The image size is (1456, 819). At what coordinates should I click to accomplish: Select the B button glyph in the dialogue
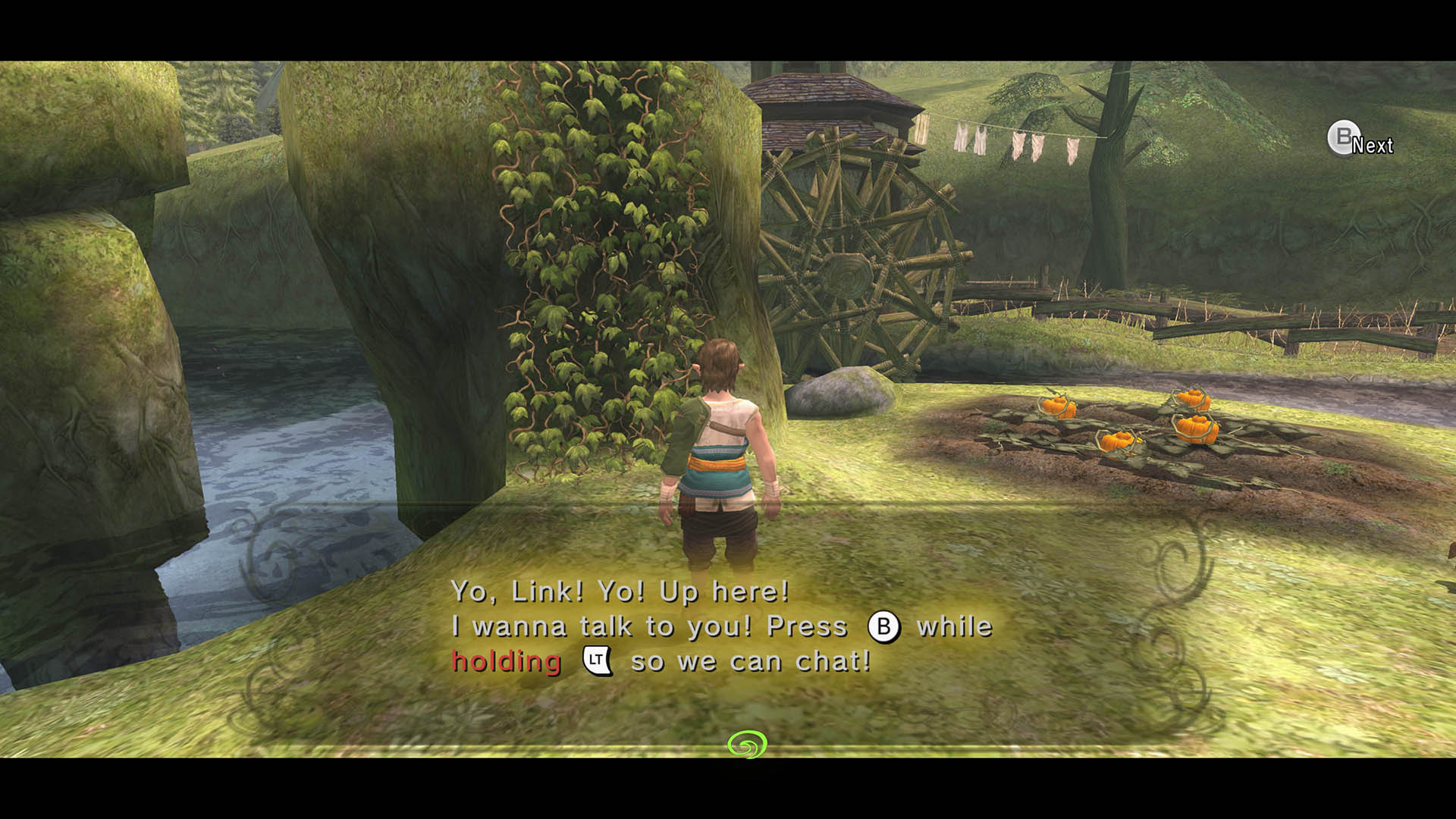[x=884, y=626]
